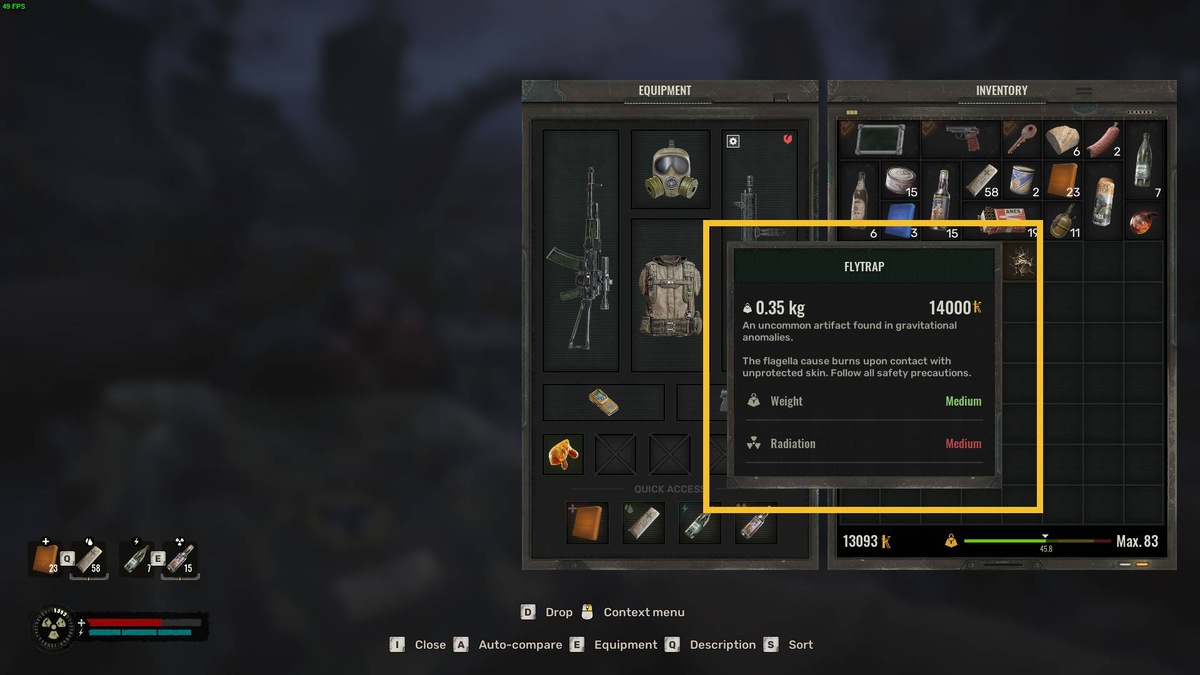Image resolution: width=1200 pixels, height=675 pixels.
Task: Select the orange artifact in the artifact slot
Action: coord(563,453)
